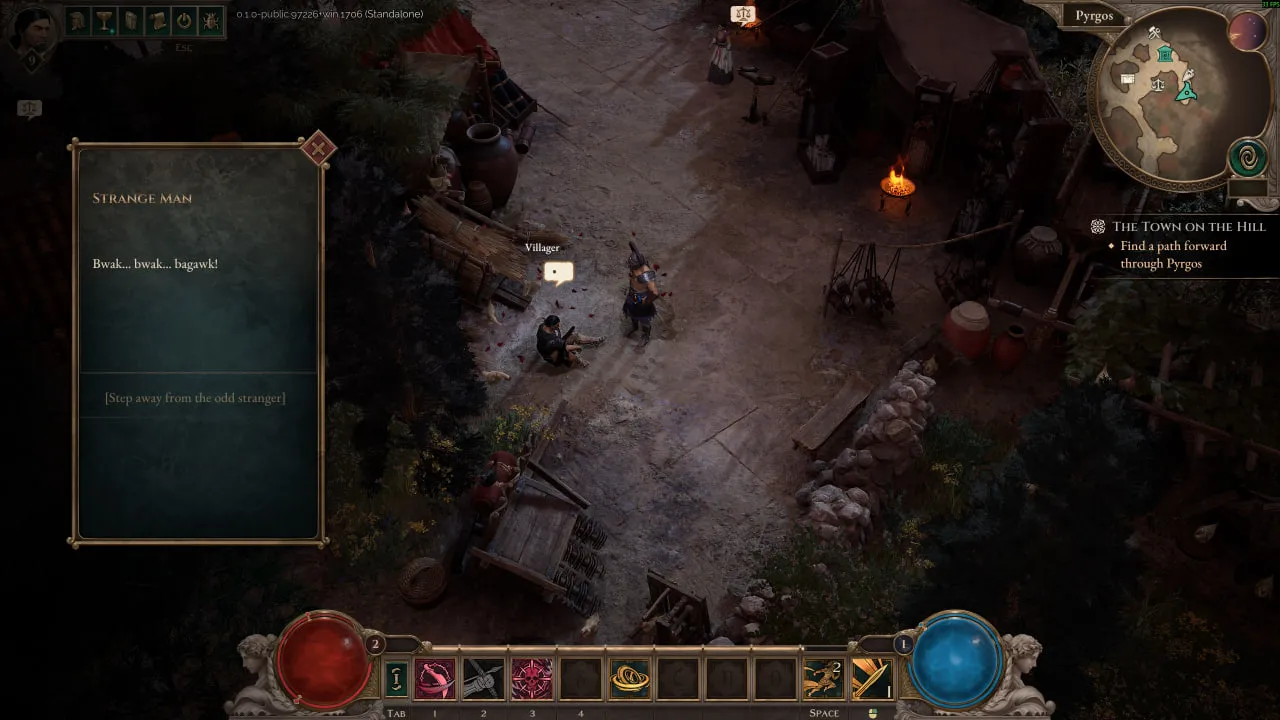Choose "Step away from the odd stranger"

click(195, 398)
